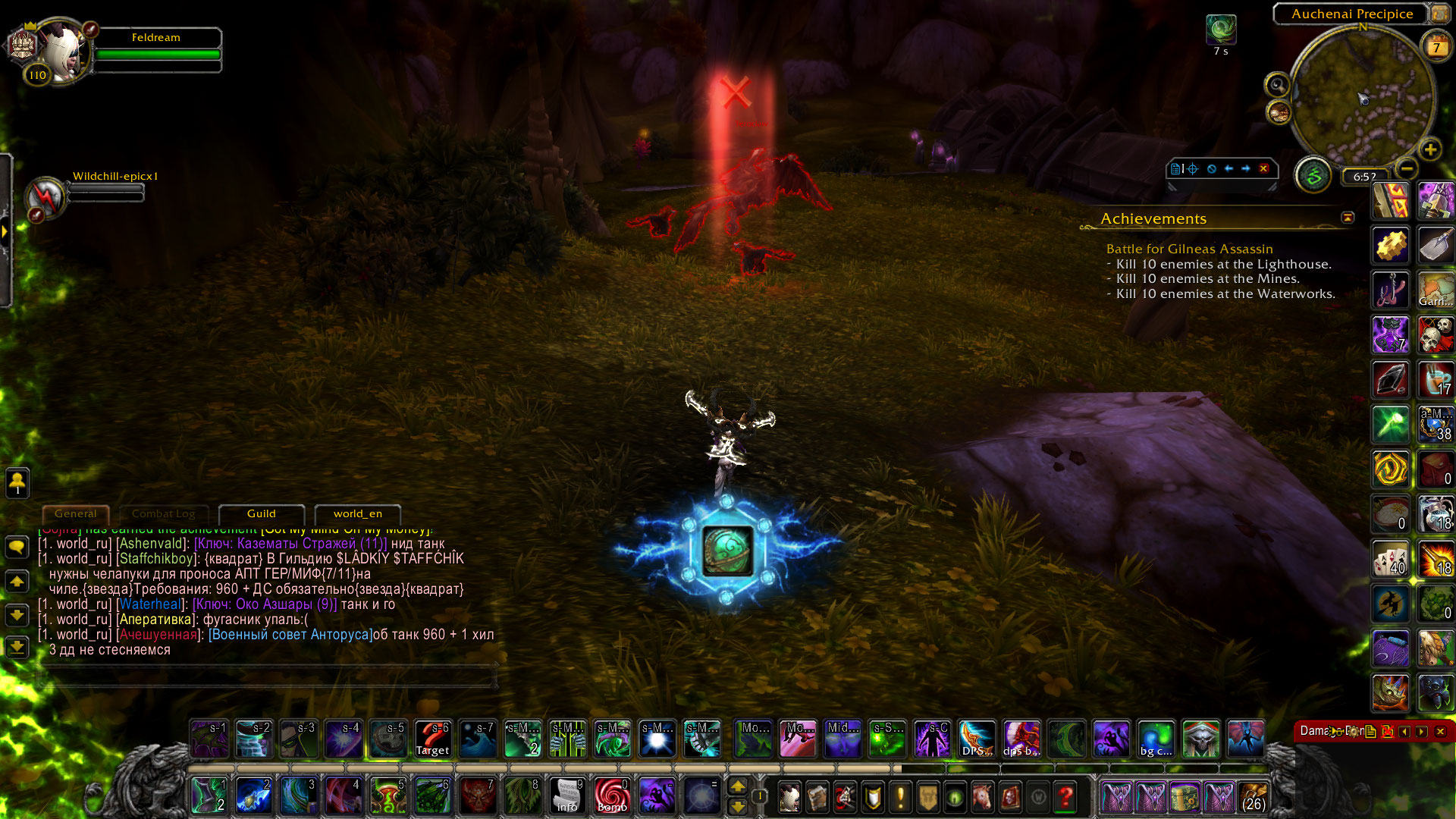The image size is (1456, 819).
Task: Open the red question mark help button
Action: (1065, 797)
